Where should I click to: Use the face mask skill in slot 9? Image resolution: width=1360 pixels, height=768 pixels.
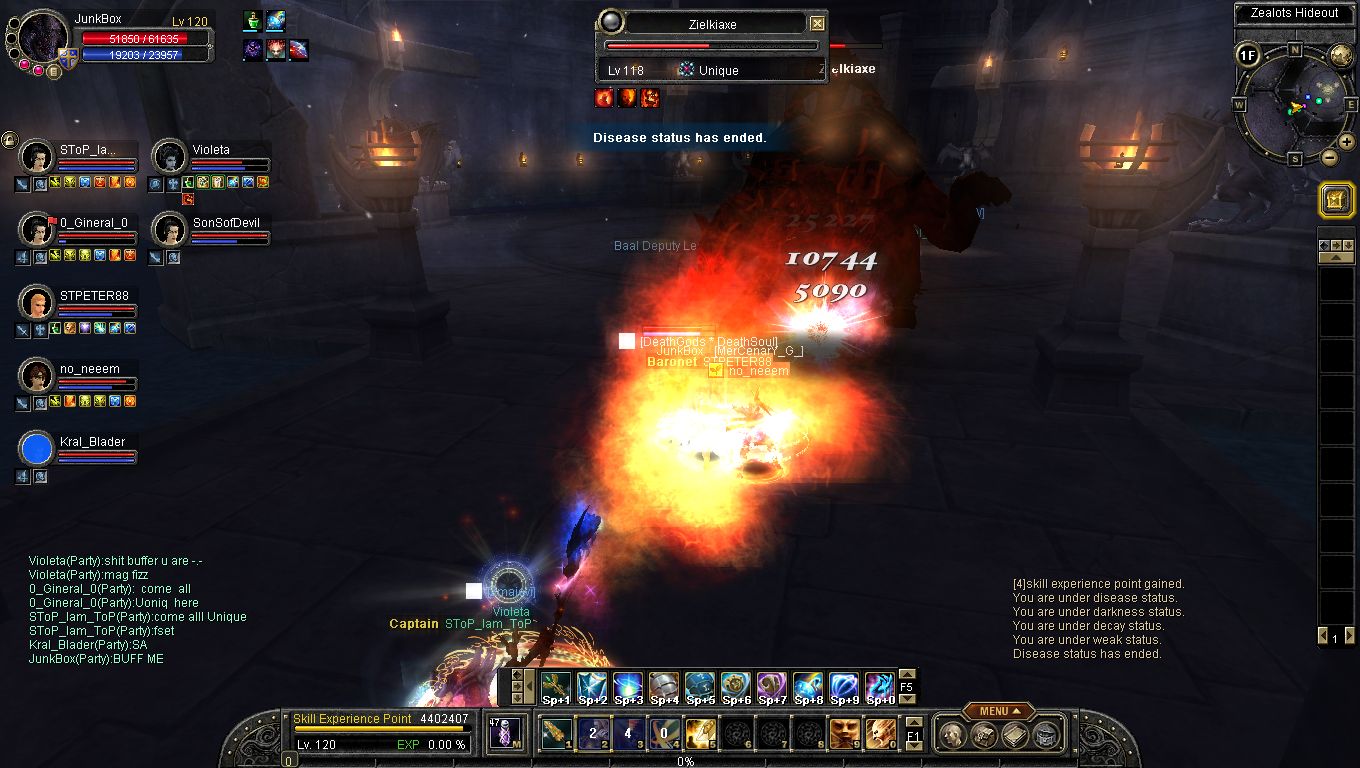tap(844, 735)
